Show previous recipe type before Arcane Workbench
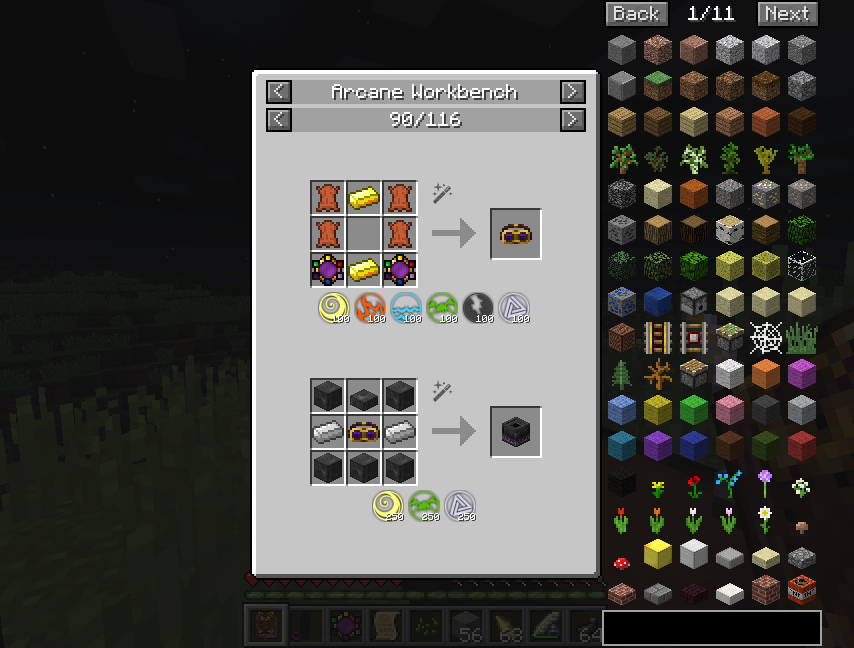Screen dimensions: 854x648 click(279, 92)
